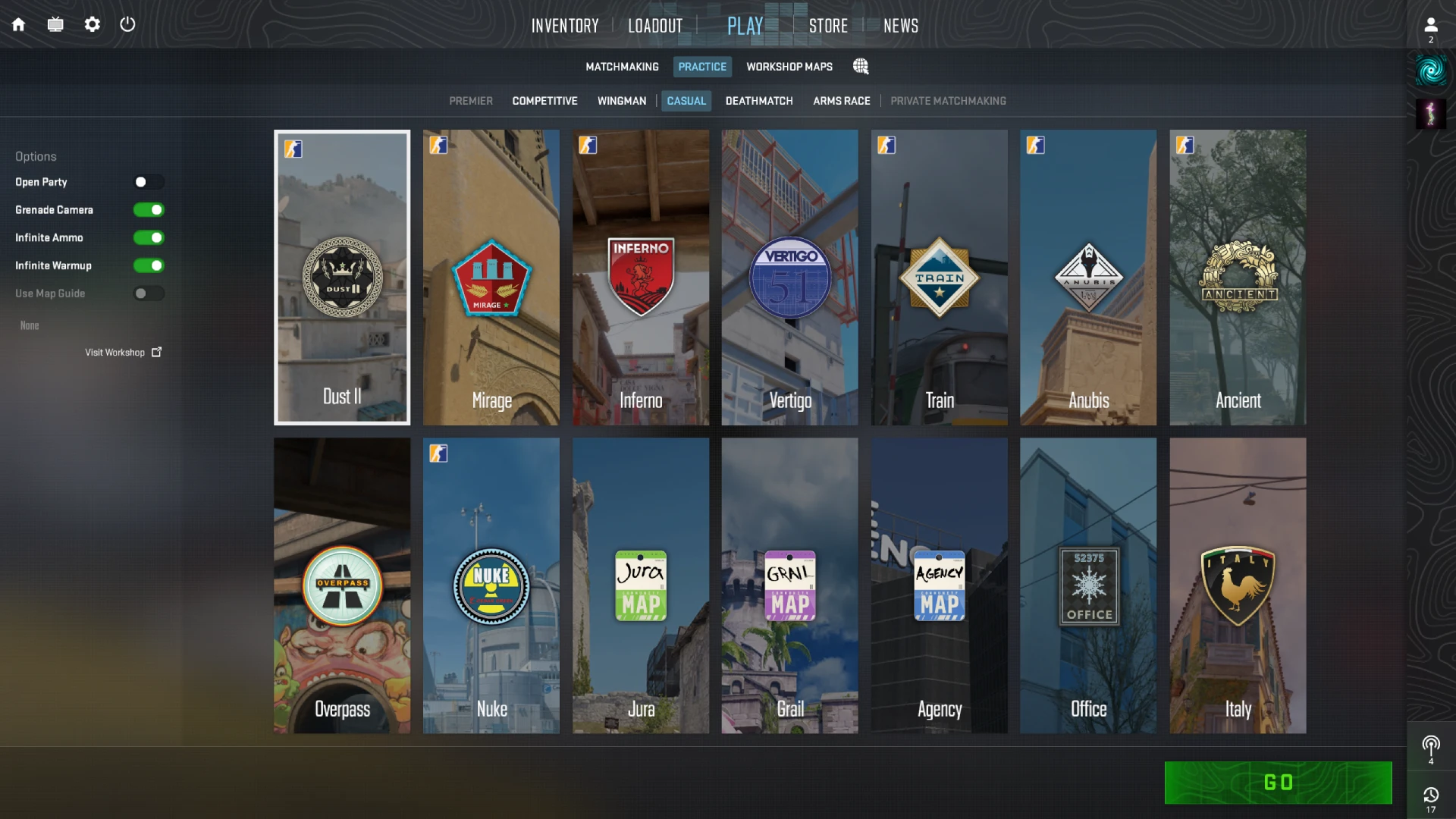Select the Wingman game mode
Viewport: 1456px width, 819px height.
coord(622,101)
